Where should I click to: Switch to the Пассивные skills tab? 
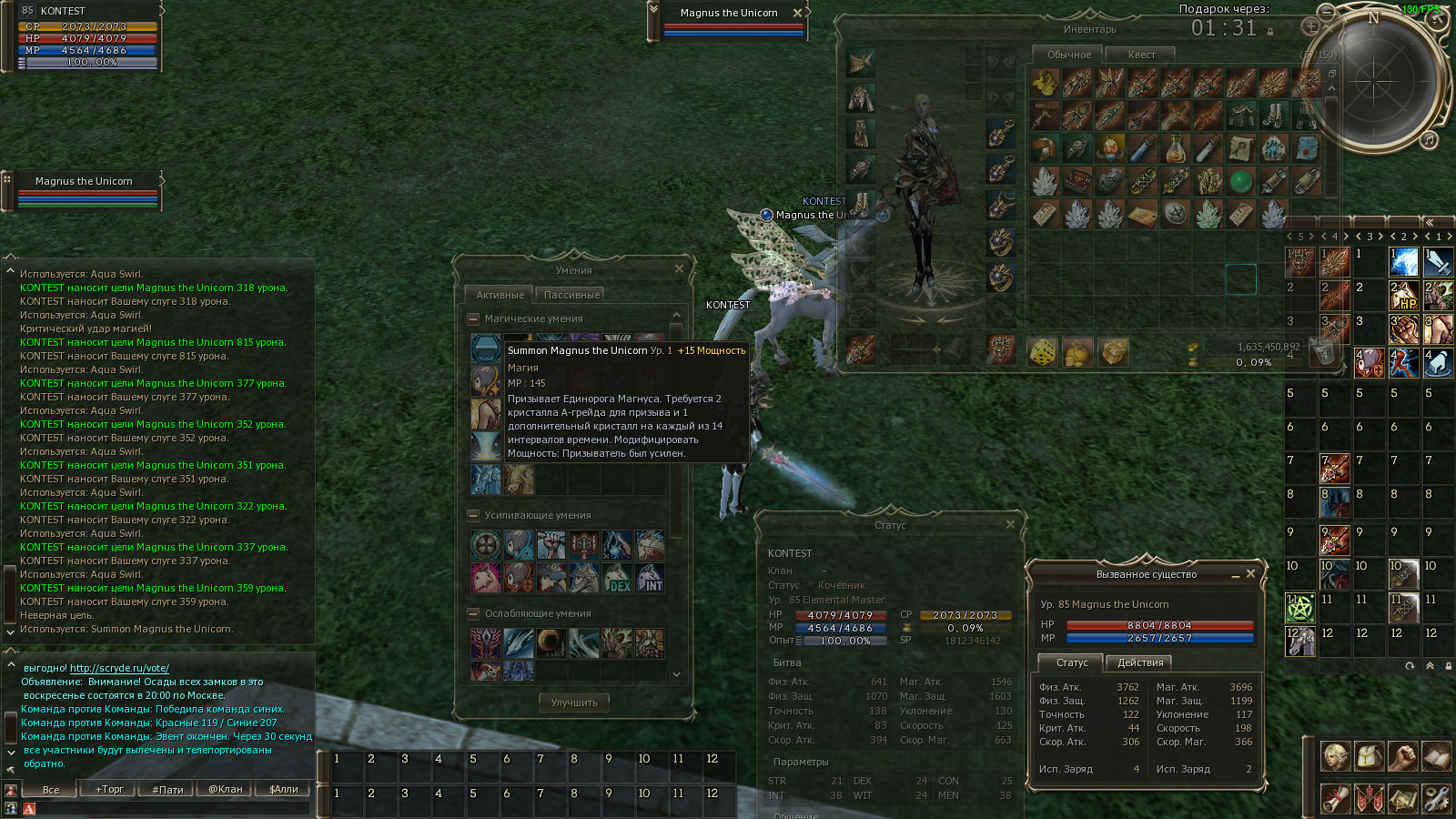(571, 295)
